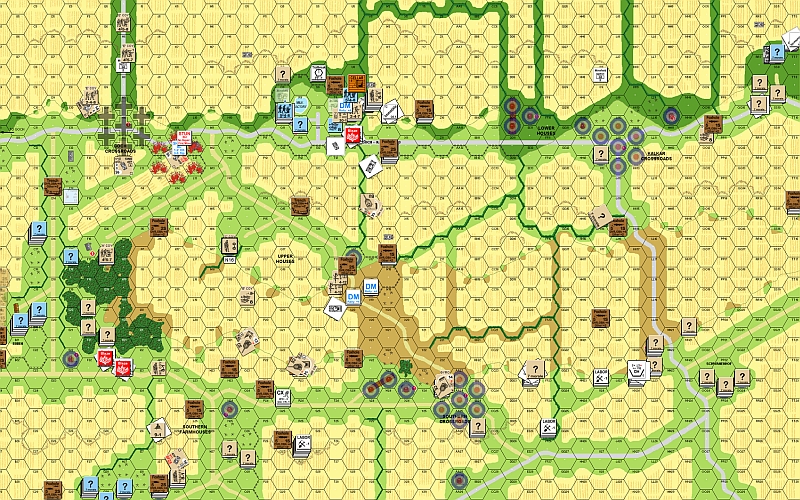Pick the lone white counter north of Lower Houses
Image resolution: width=800 pixels, height=500 pixels.
tap(600, 75)
